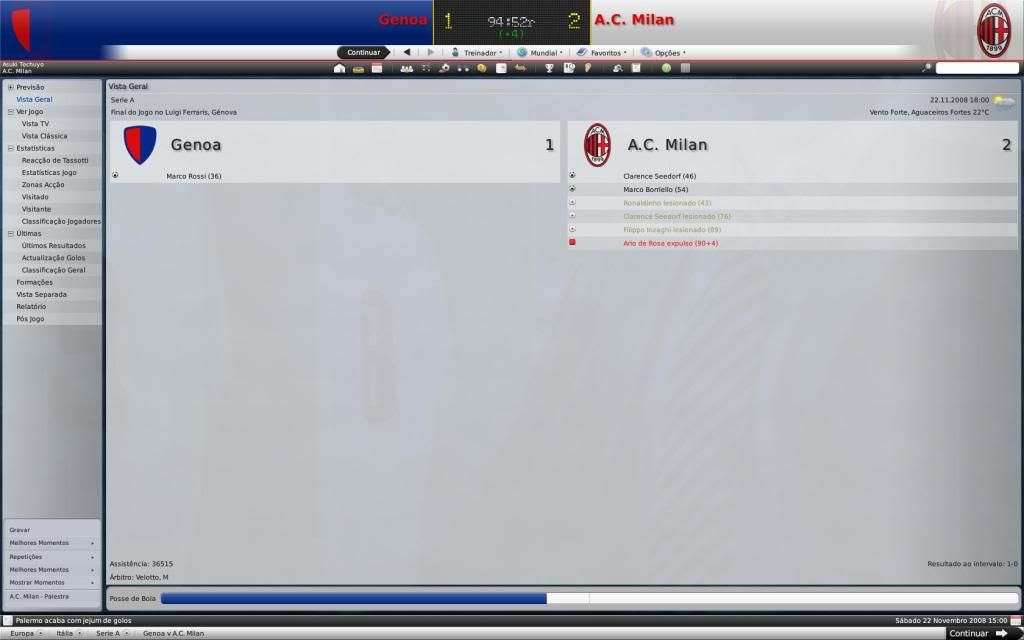Viewport: 1024px width, 640px height.
Task: Click the Itália breadcrumb at the bottom
Action: 65,633
